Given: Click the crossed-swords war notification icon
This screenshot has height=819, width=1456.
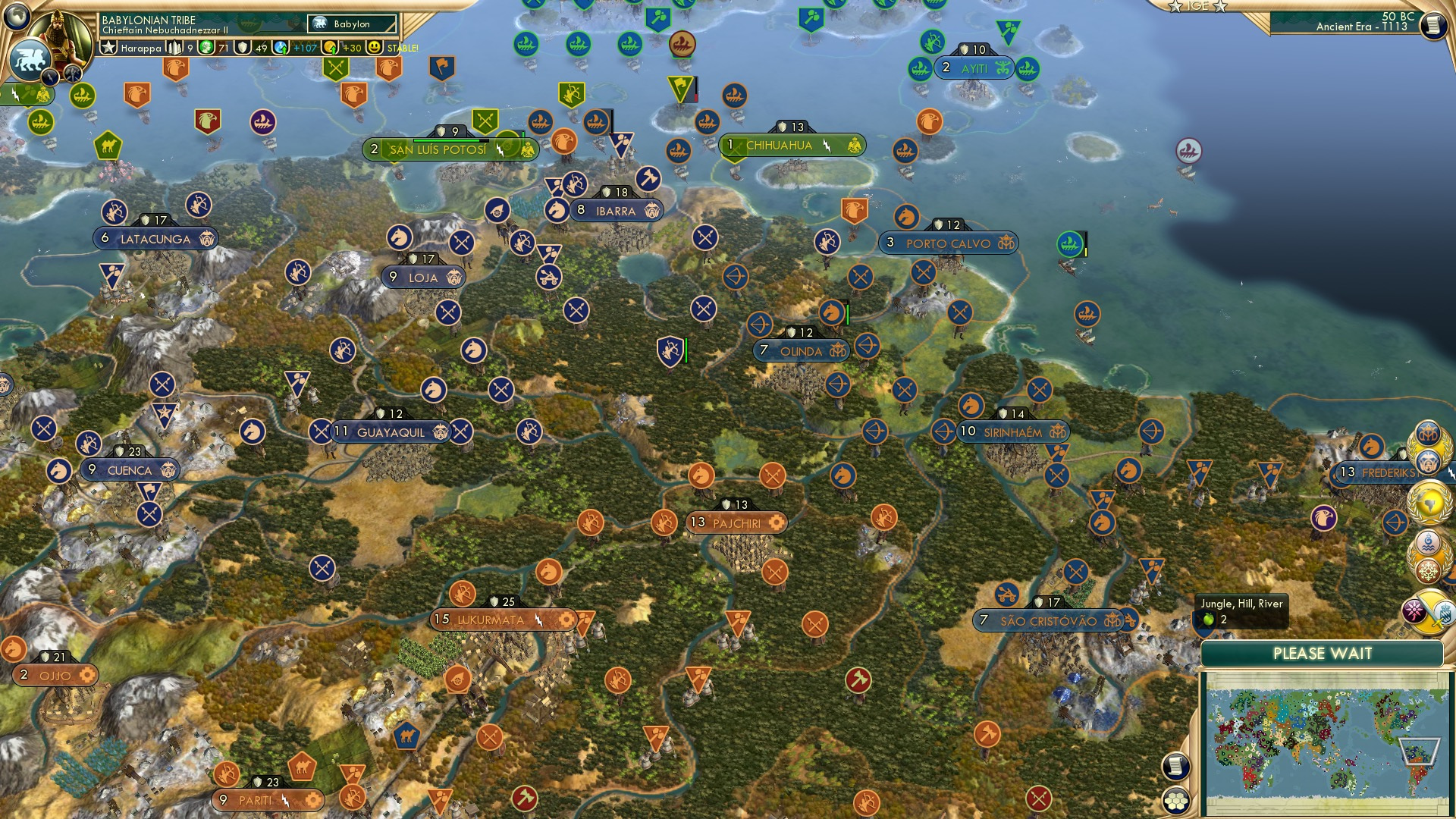Looking at the screenshot, I should (x=1429, y=610).
